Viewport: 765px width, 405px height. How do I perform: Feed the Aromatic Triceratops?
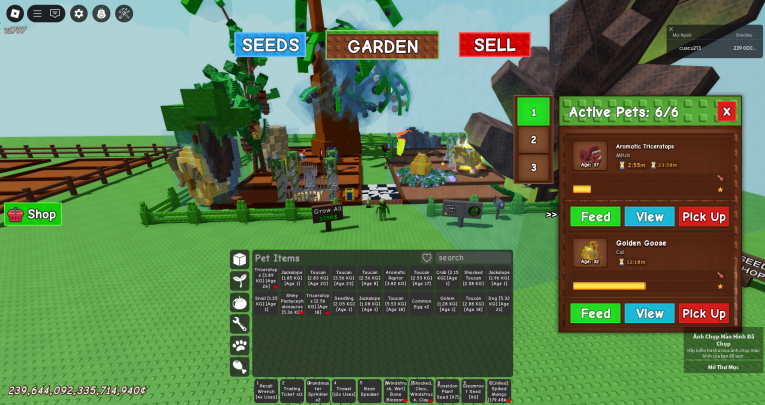pos(595,216)
